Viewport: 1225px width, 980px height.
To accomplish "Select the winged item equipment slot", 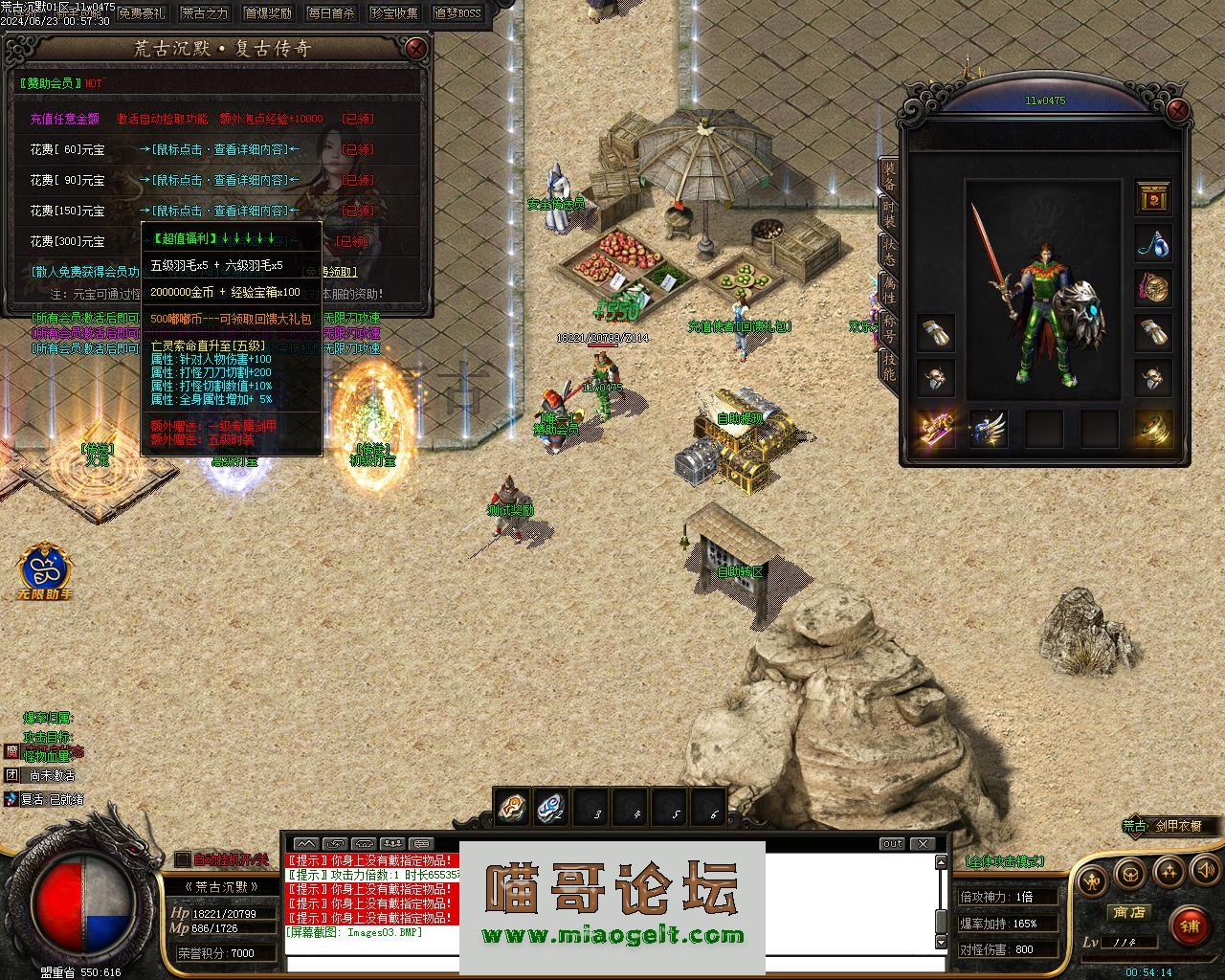I will point(989,430).
